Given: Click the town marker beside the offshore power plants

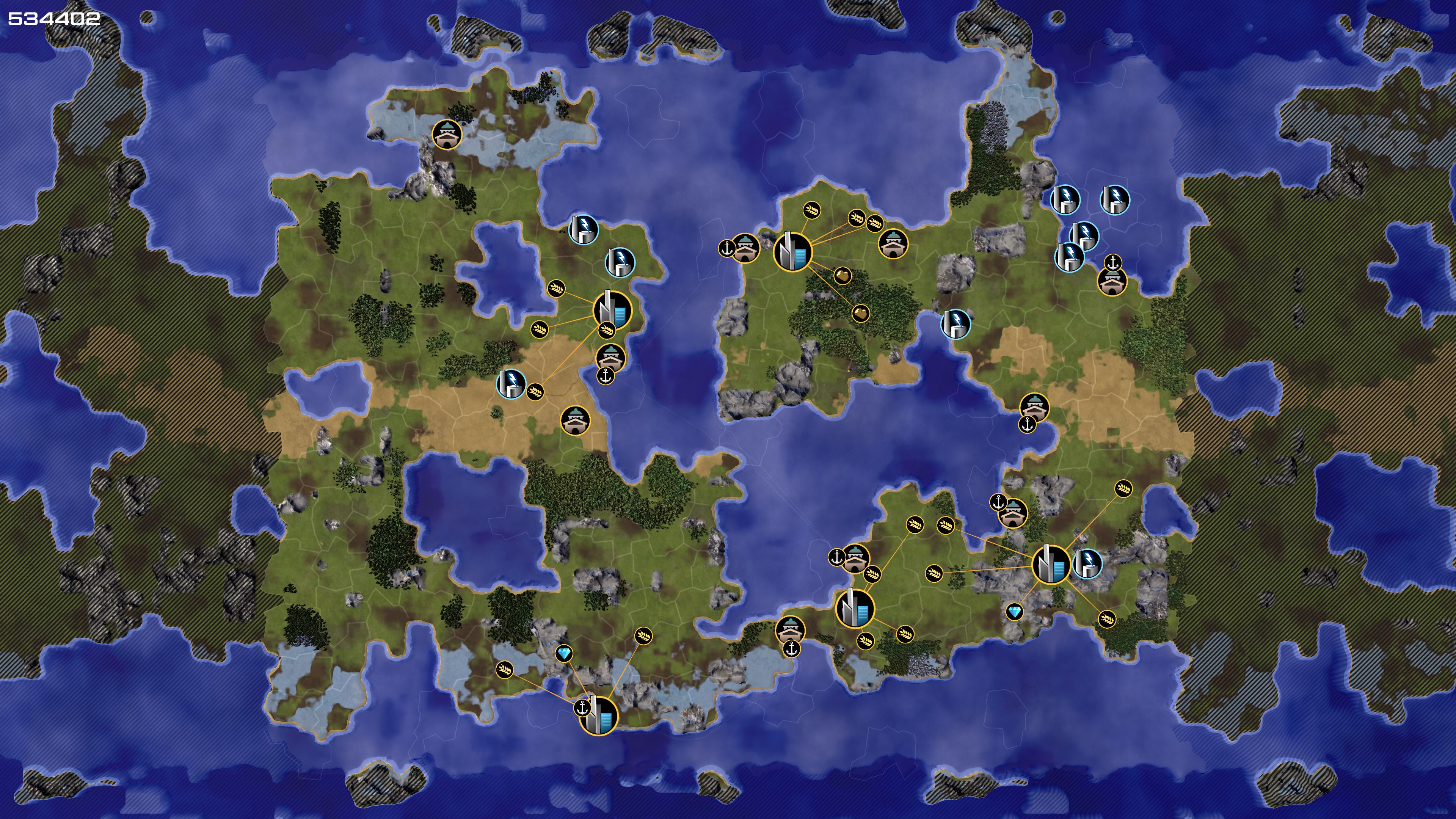Looking at the screenshot, I should pyautogui.click(x=1112, y=281).
